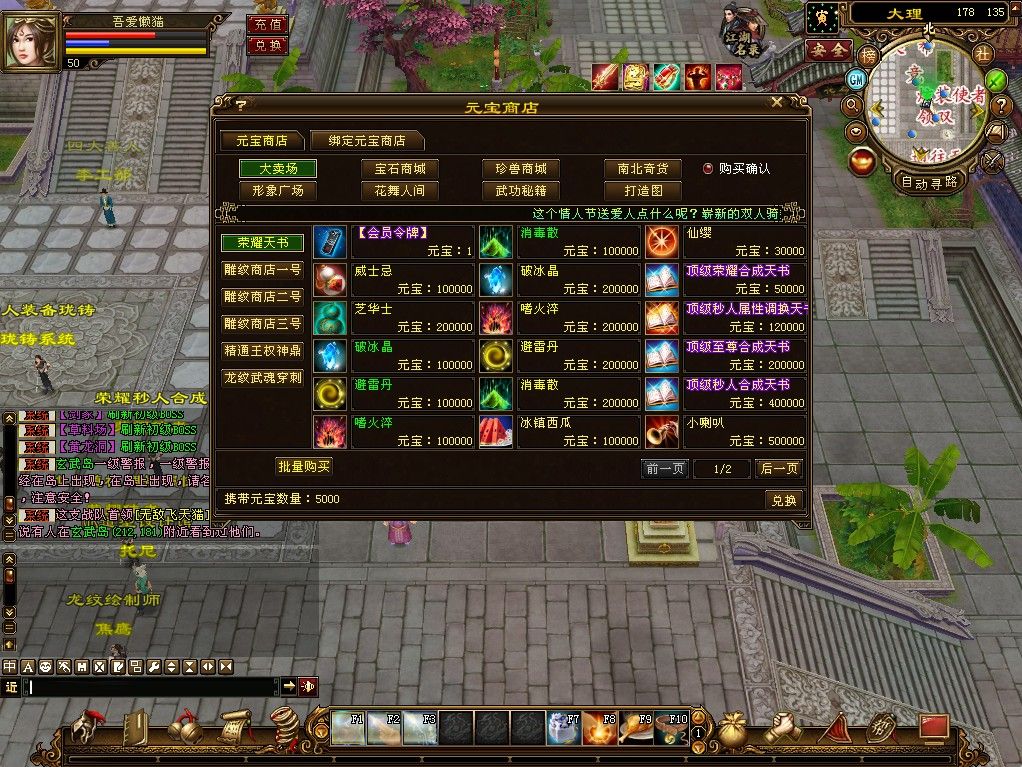This screenshot has width=1022, height=767.
Task: Open the 形象广场 category
Action: pyautogui.click(x=278, y=190)
